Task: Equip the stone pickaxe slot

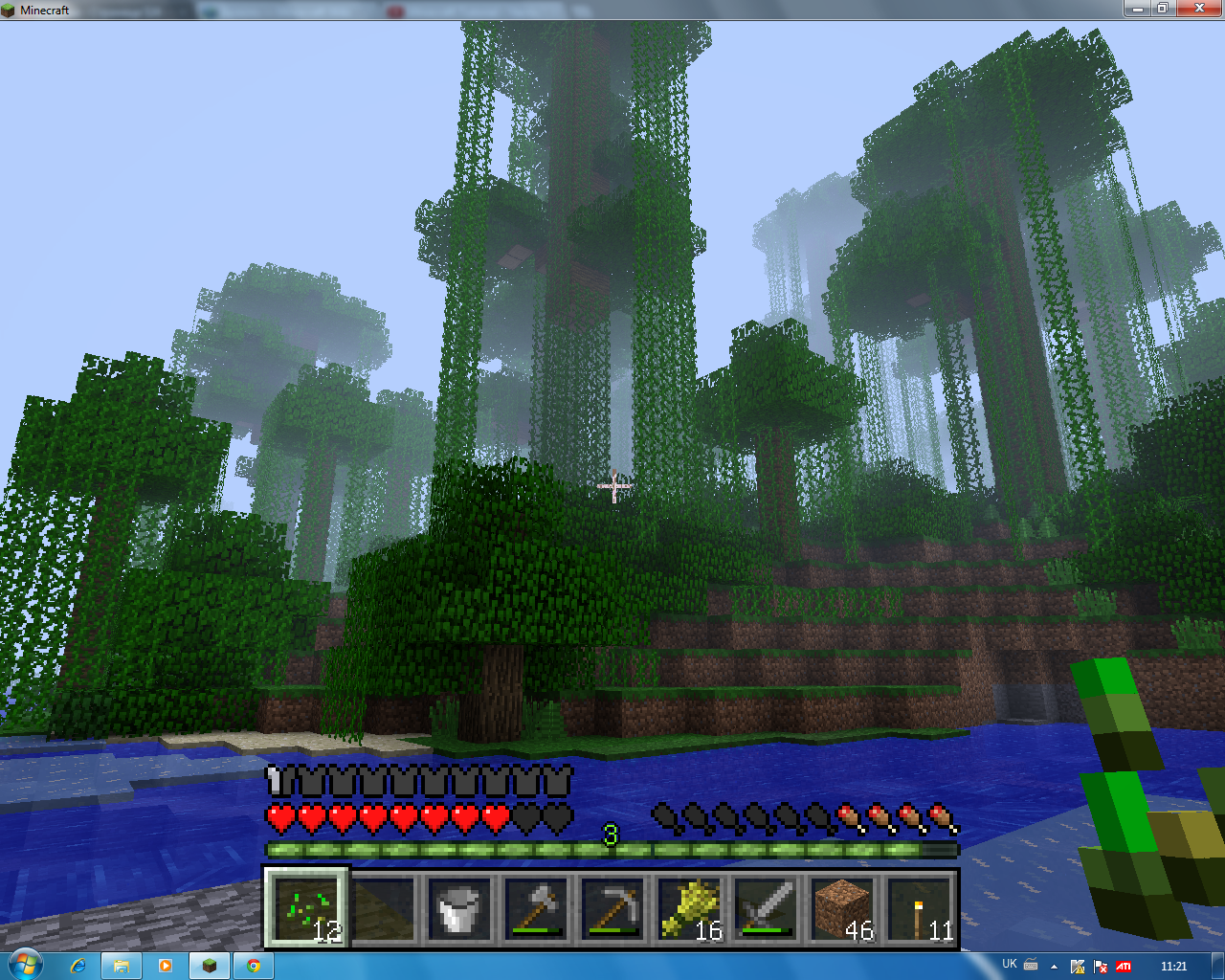Action: pos(612,907)
